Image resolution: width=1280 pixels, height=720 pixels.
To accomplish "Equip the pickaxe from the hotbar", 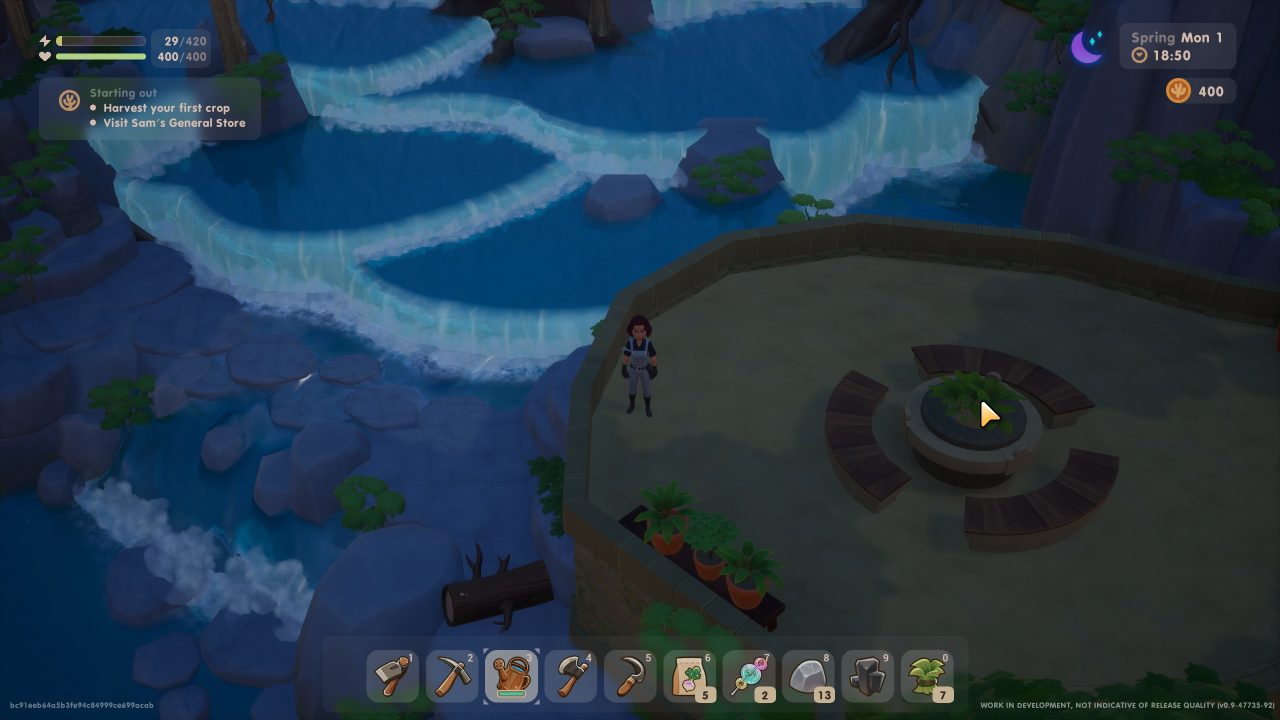I will [x=452, y=676].
